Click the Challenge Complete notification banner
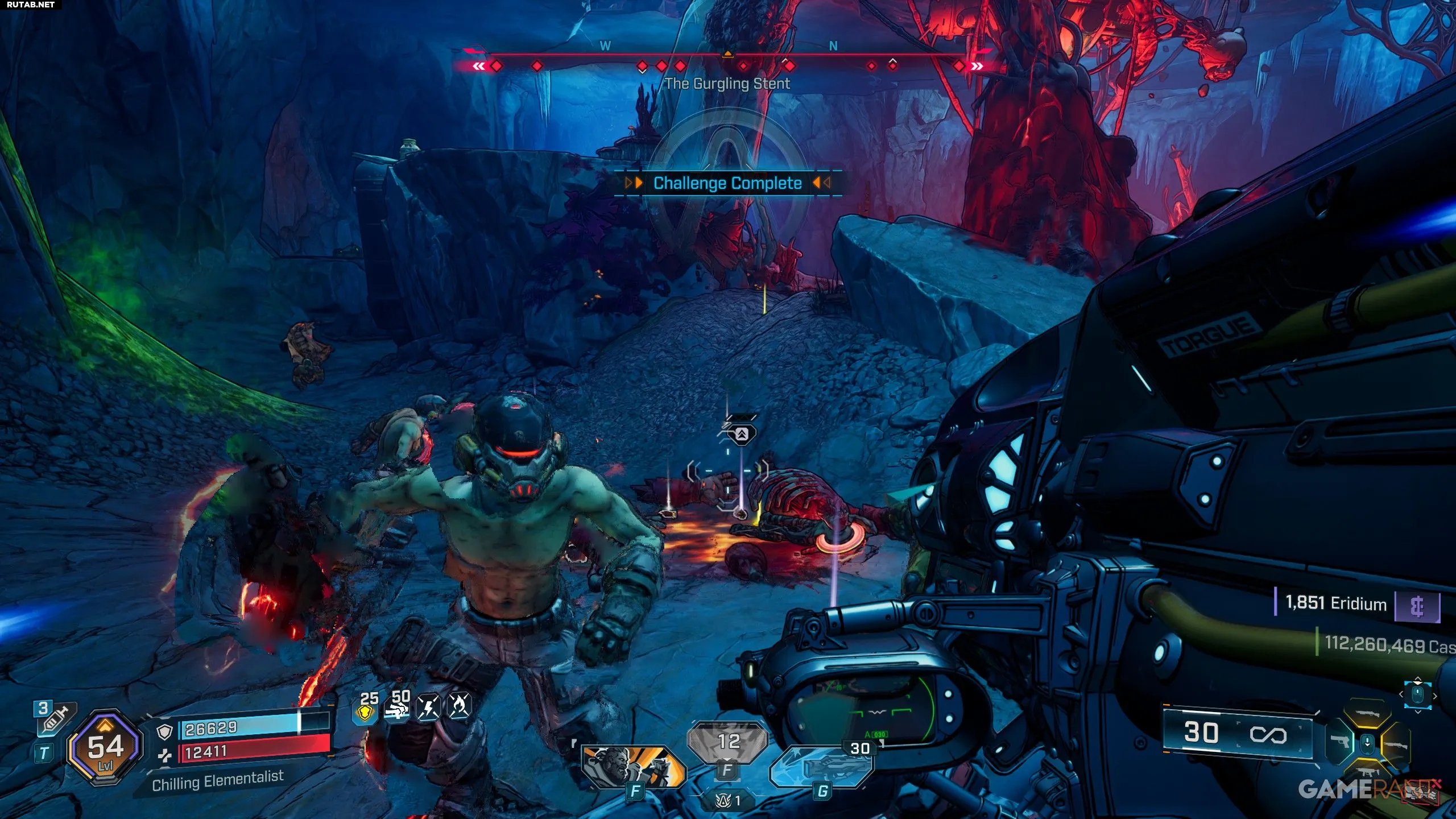This screenshot has width=1456, height=819. coord(727,183)
